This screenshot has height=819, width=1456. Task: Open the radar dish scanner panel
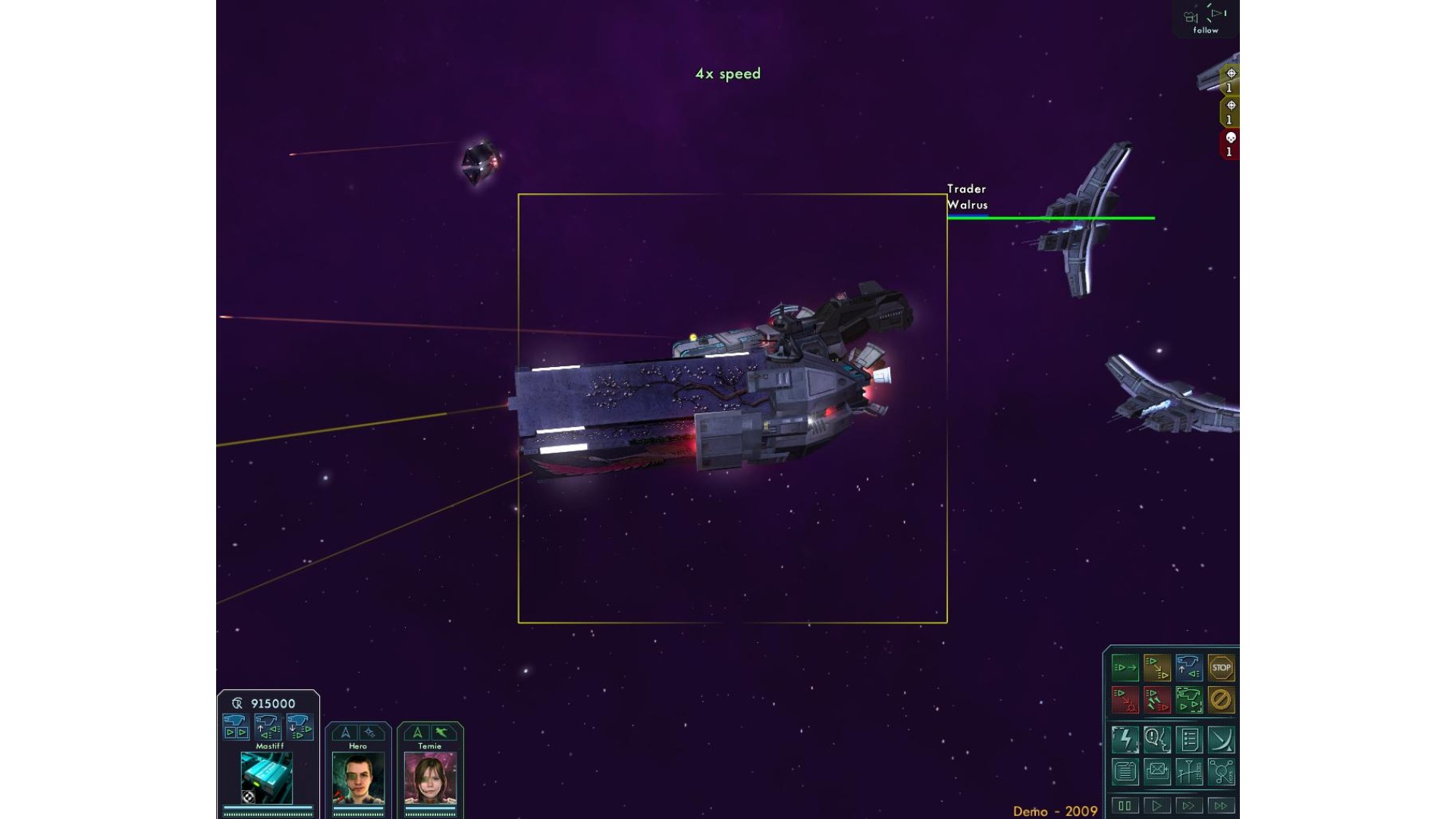click(1221, 739)
